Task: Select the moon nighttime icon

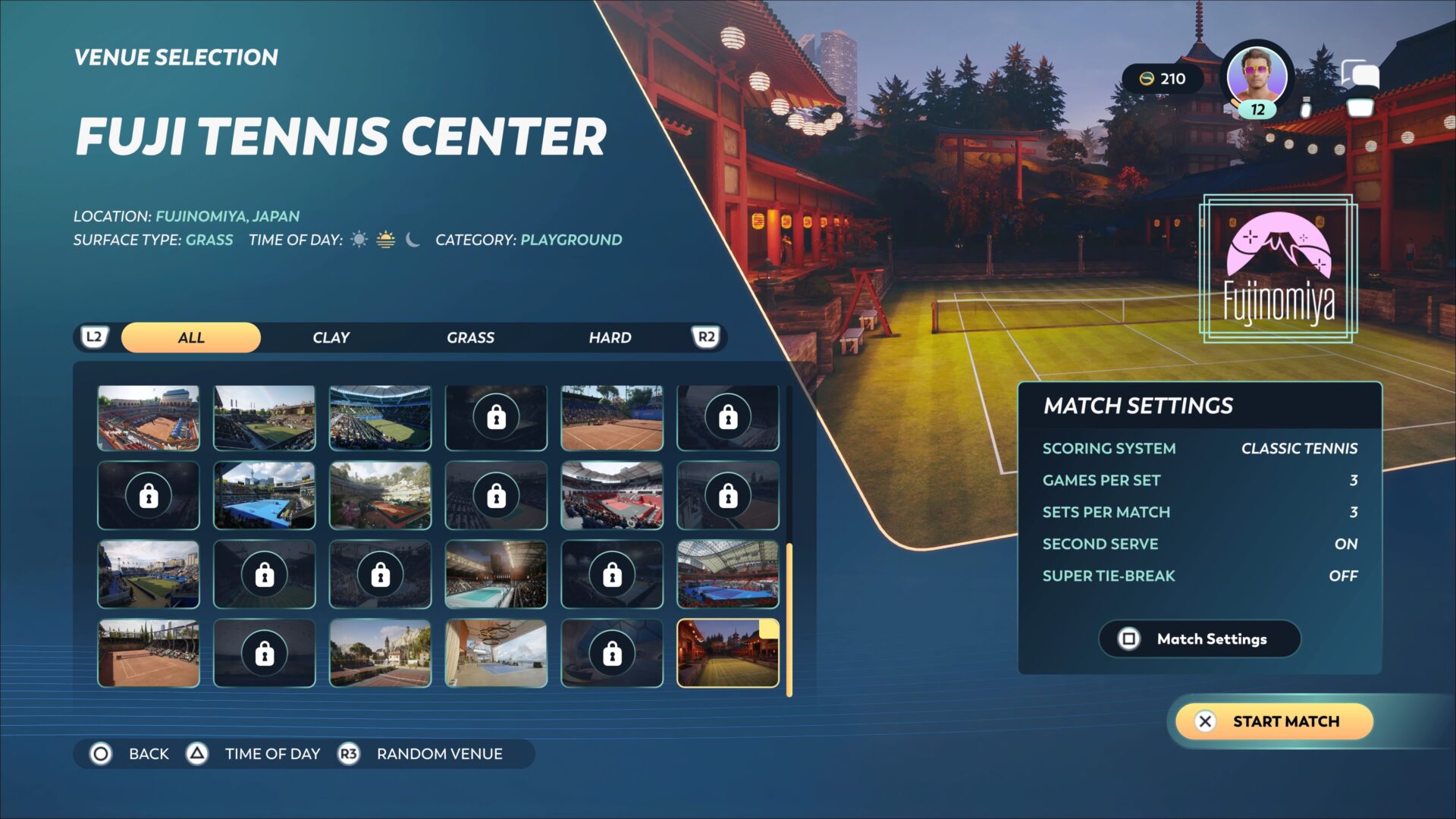Action: (x=412, y=239)
